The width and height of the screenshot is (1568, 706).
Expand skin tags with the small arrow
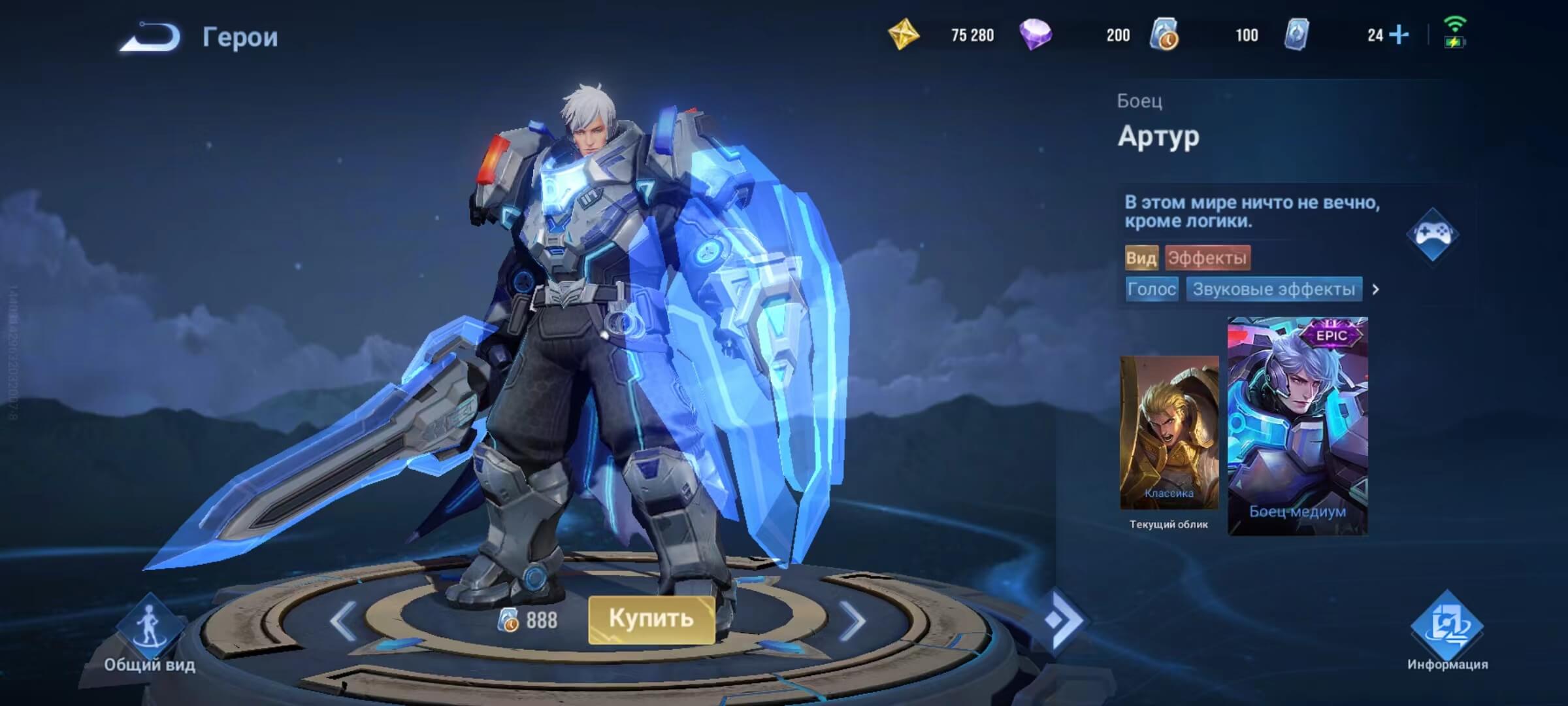[x=1375, y=289]
